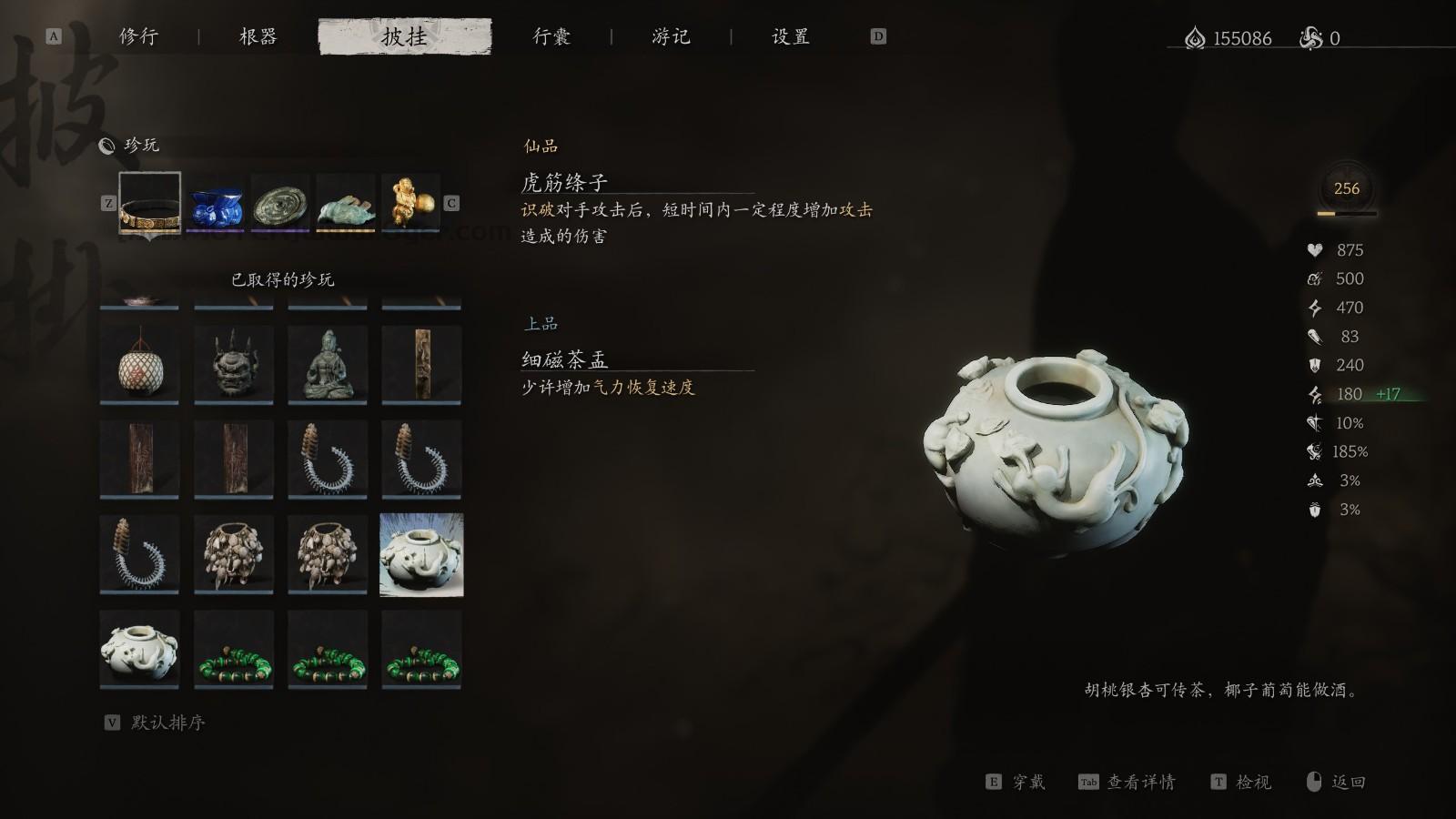Click 查看详情 to view details
The height and width of the screenshot is (819, 1456).
(1142, 782)
